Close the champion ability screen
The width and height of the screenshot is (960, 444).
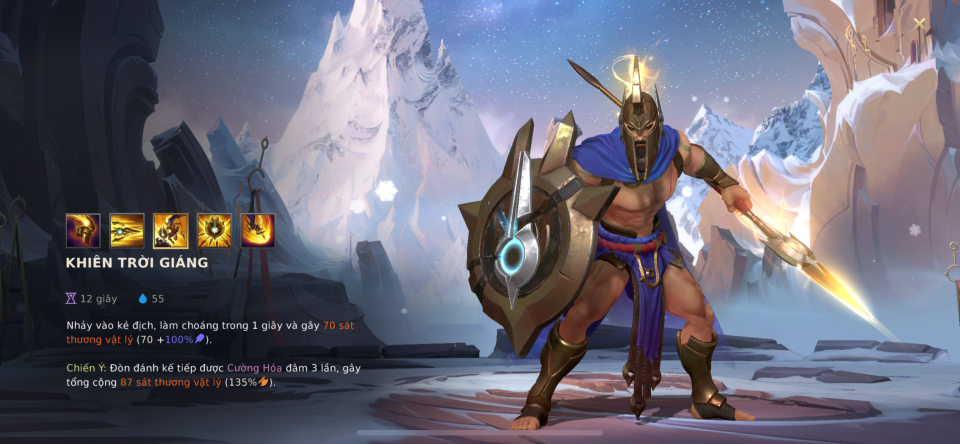point(919,23)
